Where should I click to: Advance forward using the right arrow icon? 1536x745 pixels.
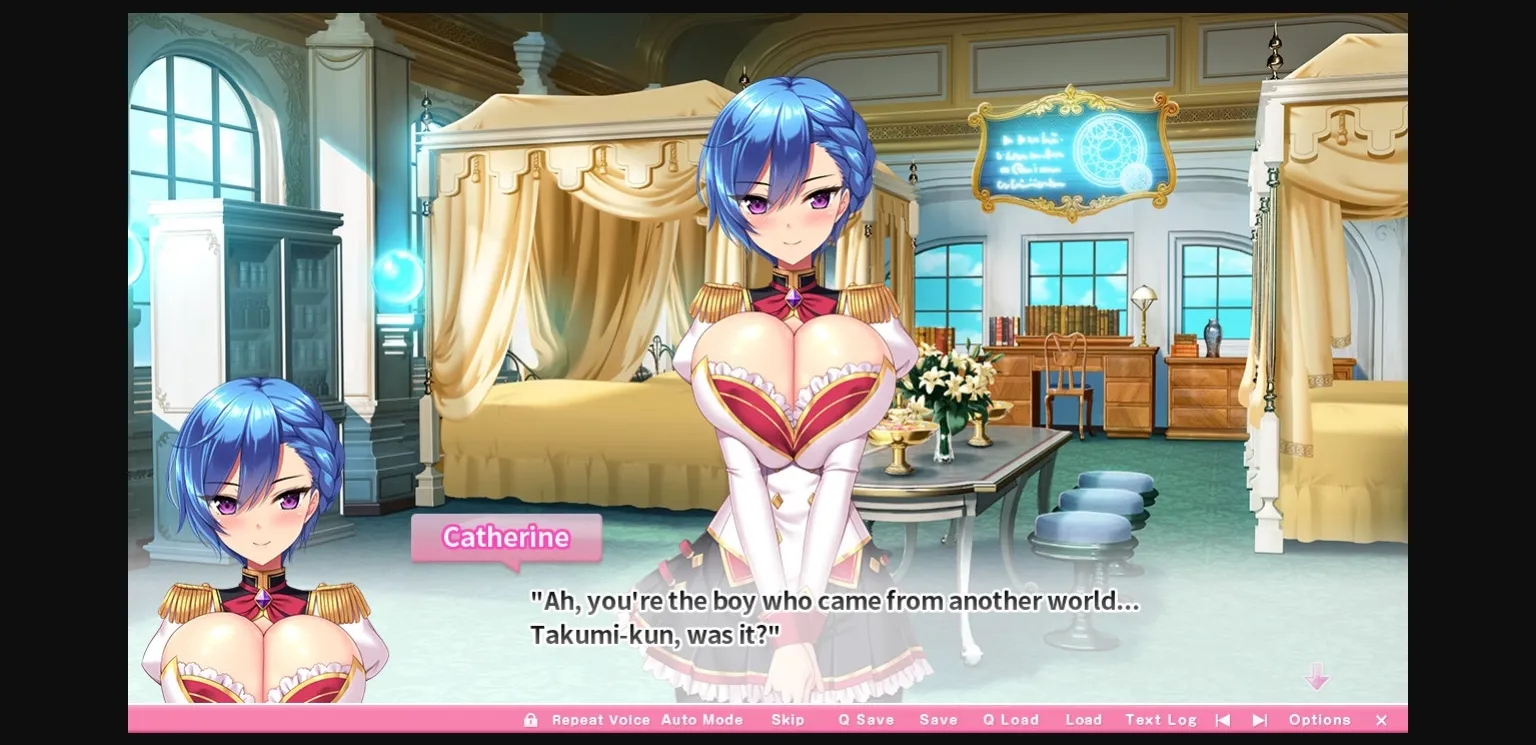tap(1258, 719)
